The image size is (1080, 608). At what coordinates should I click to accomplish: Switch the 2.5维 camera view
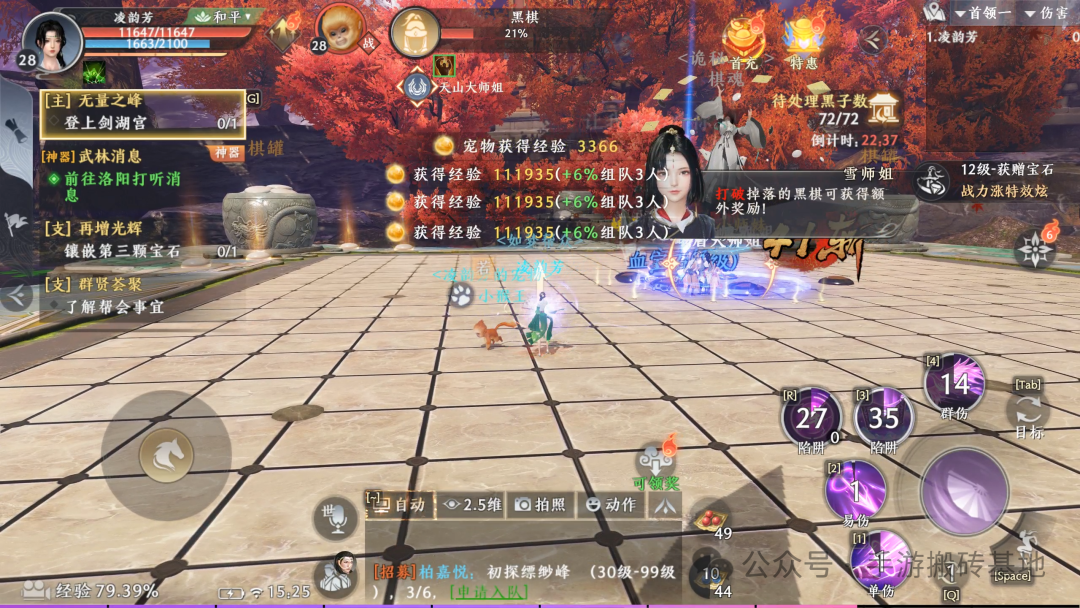point(473,505)
